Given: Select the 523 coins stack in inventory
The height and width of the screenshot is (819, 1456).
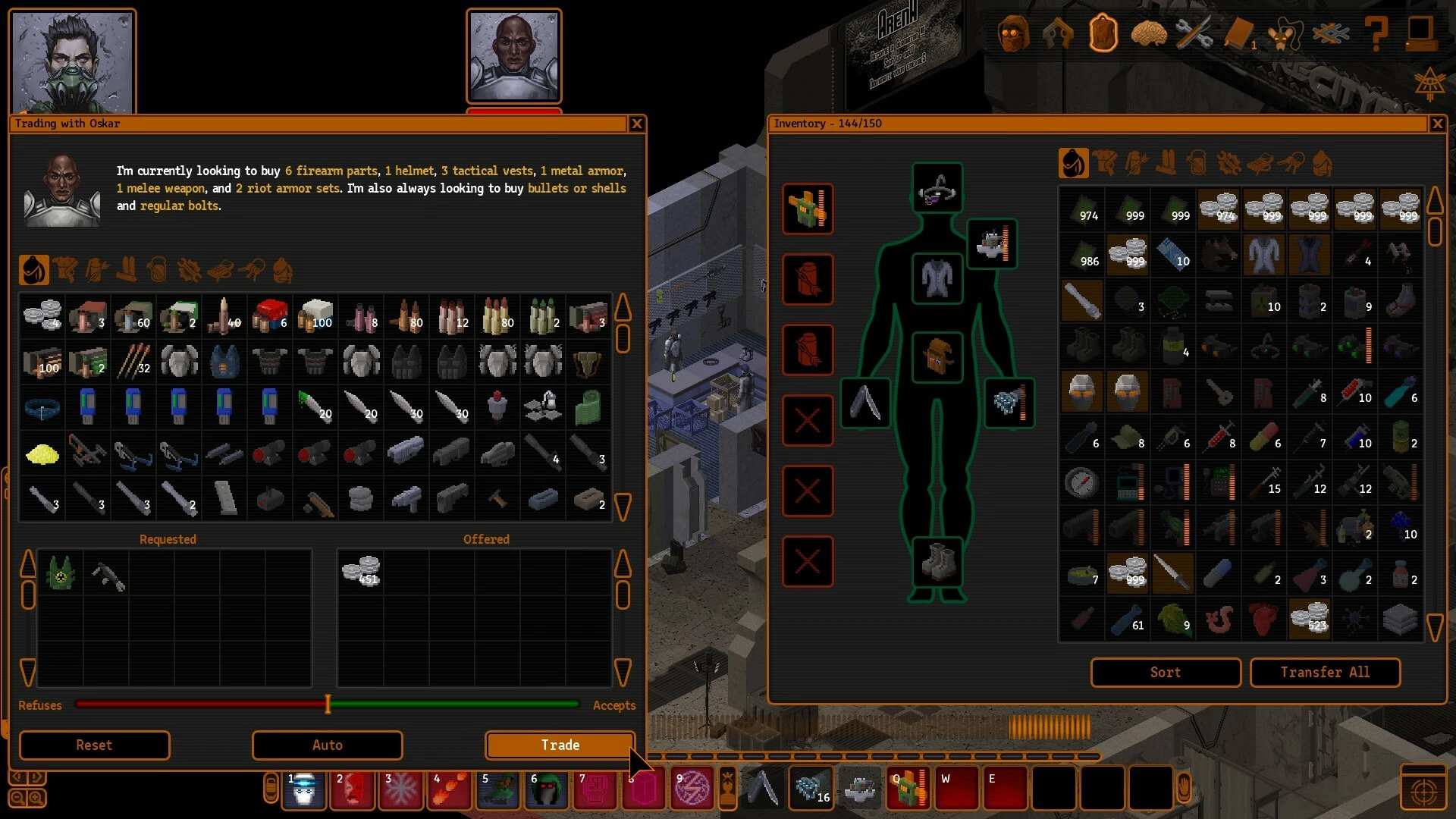Looking at the screenshot, I should click(1310, 619).
